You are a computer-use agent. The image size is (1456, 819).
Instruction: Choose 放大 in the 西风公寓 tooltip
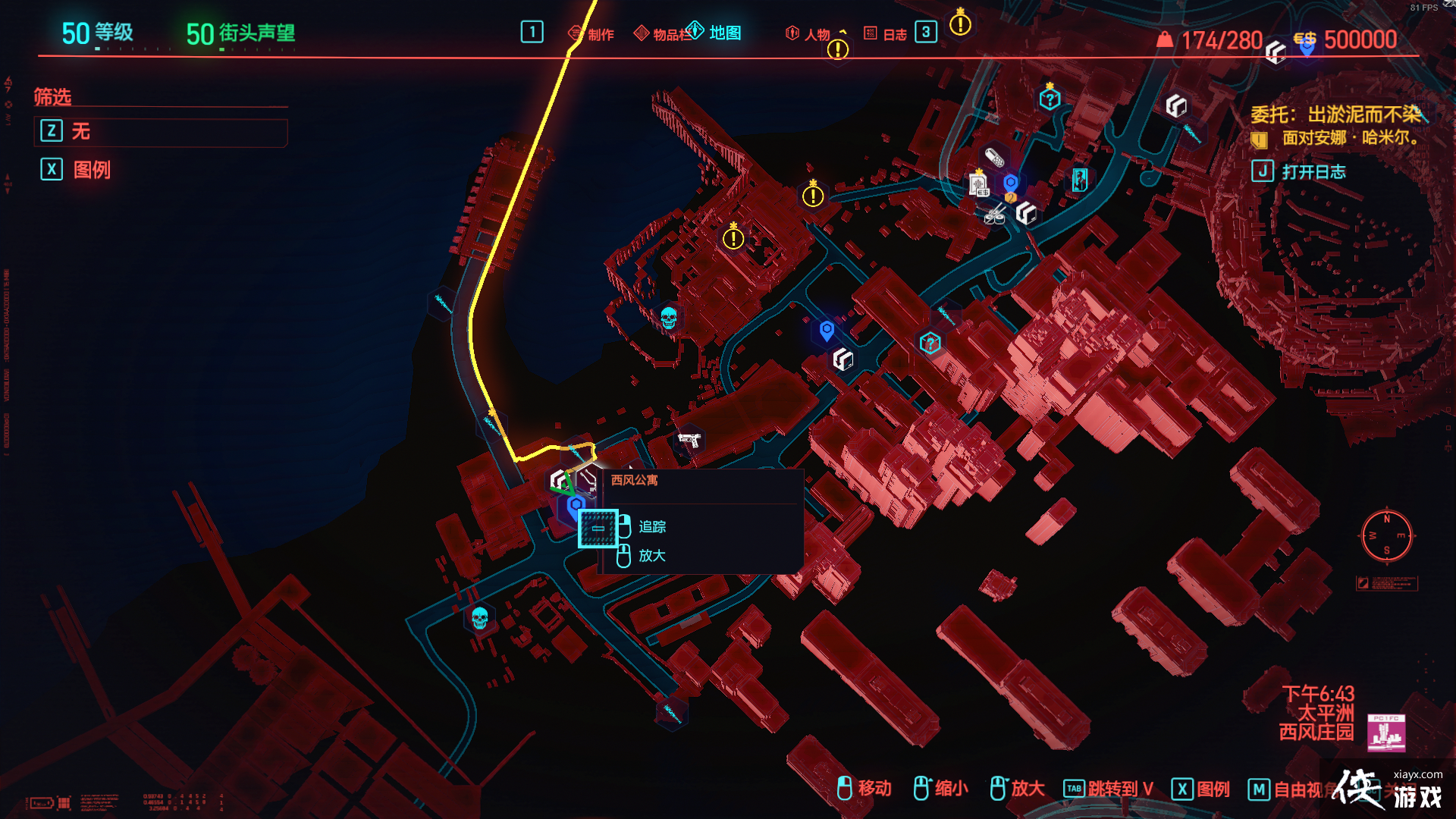651,556
